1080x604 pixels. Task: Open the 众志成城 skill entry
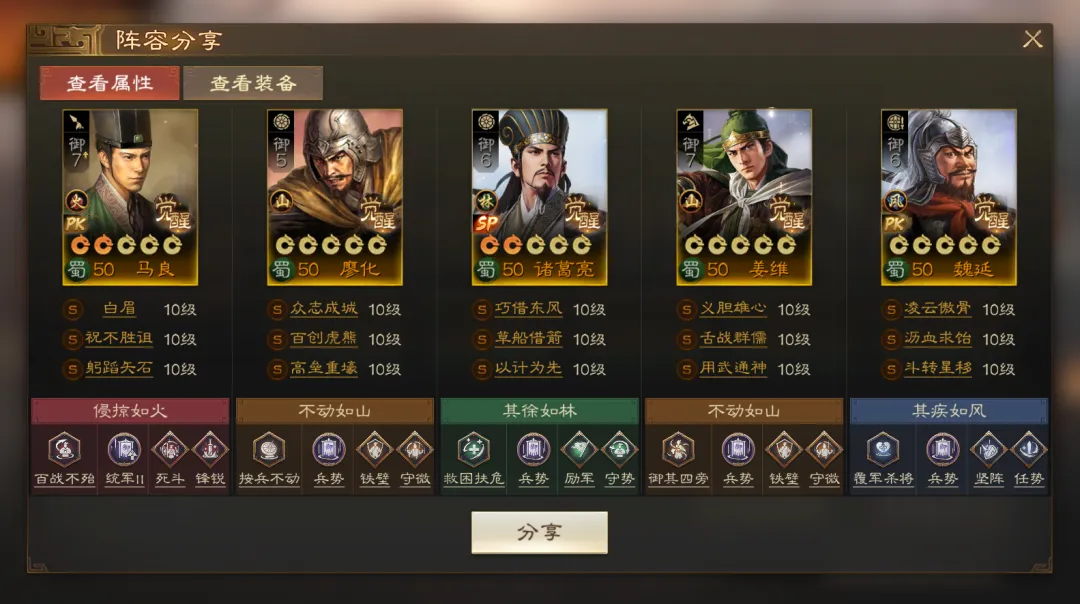323,310
